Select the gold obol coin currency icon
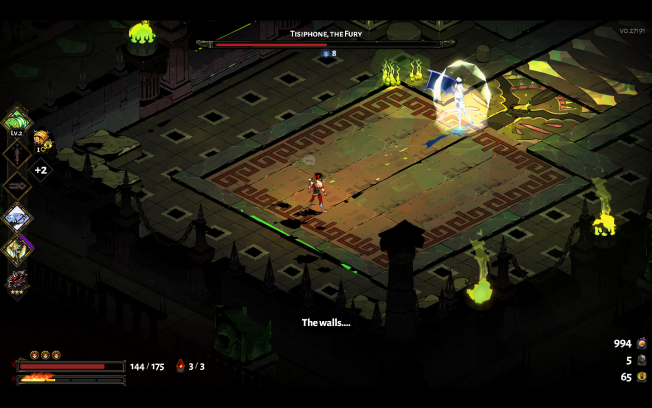This screenshot has height=408, width=652. pos(641,377)
